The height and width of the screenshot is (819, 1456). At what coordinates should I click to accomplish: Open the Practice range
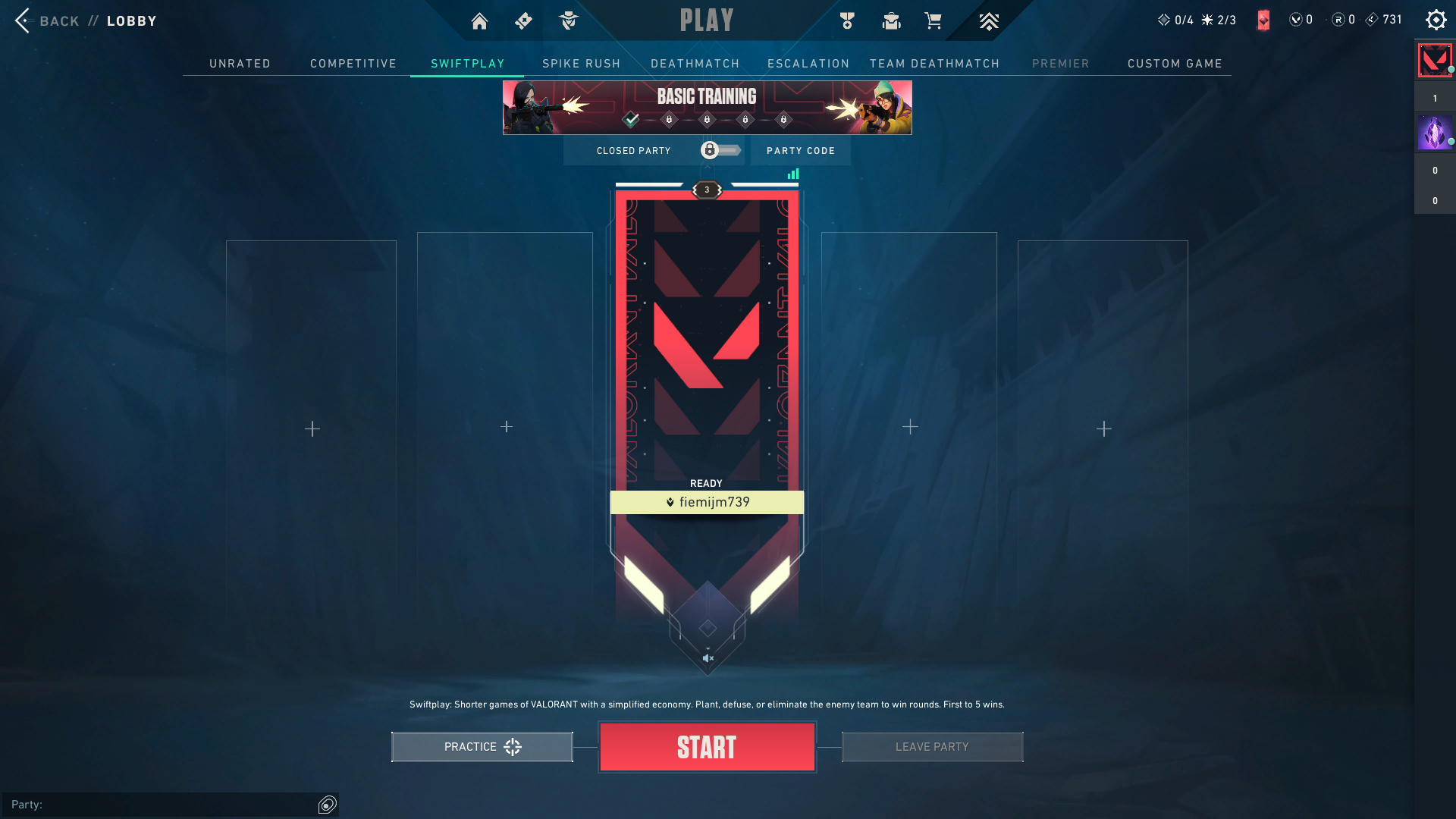point(482,747)
